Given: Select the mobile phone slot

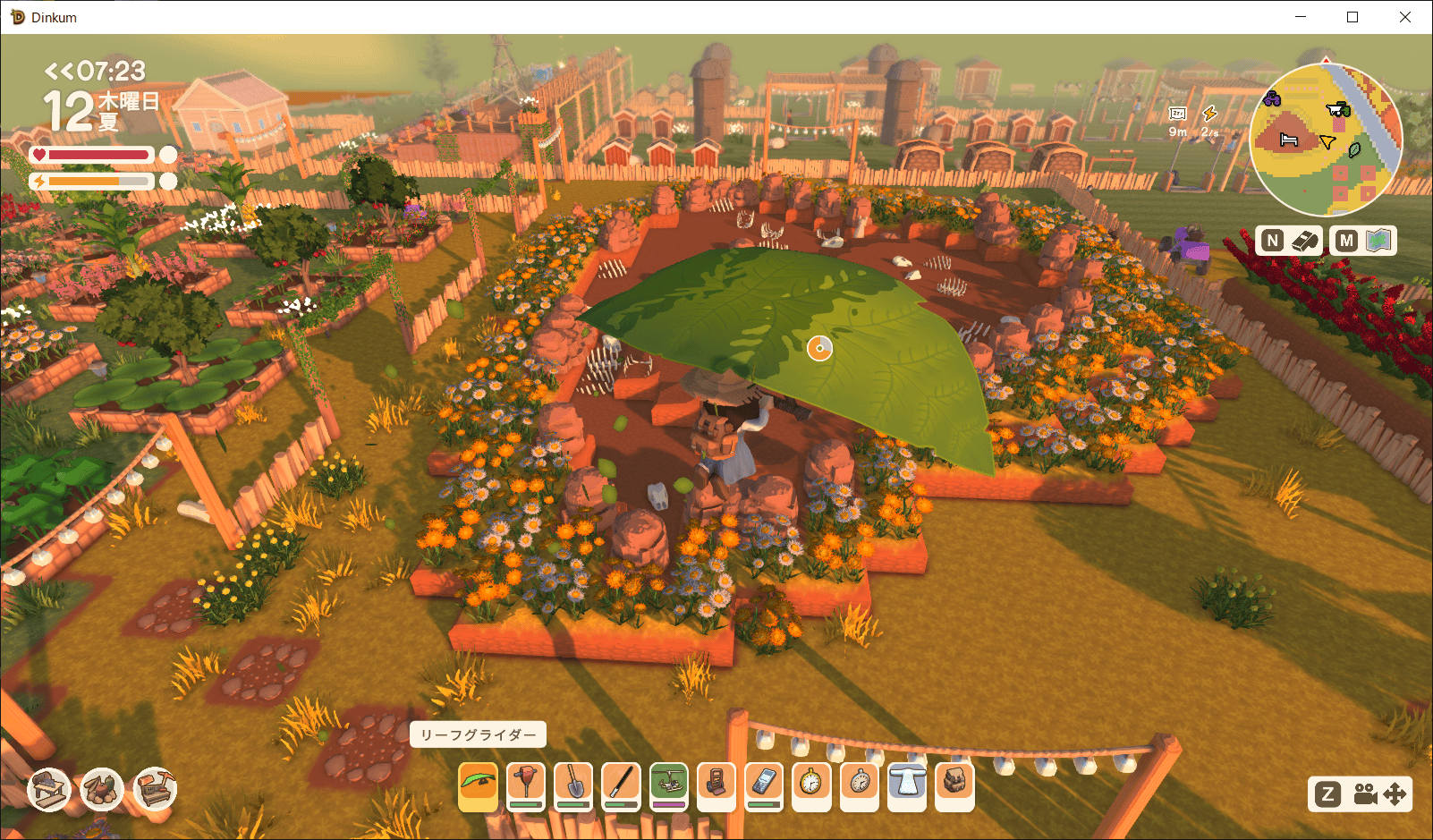Looking at the screenshot, I should tap(763, 785).
